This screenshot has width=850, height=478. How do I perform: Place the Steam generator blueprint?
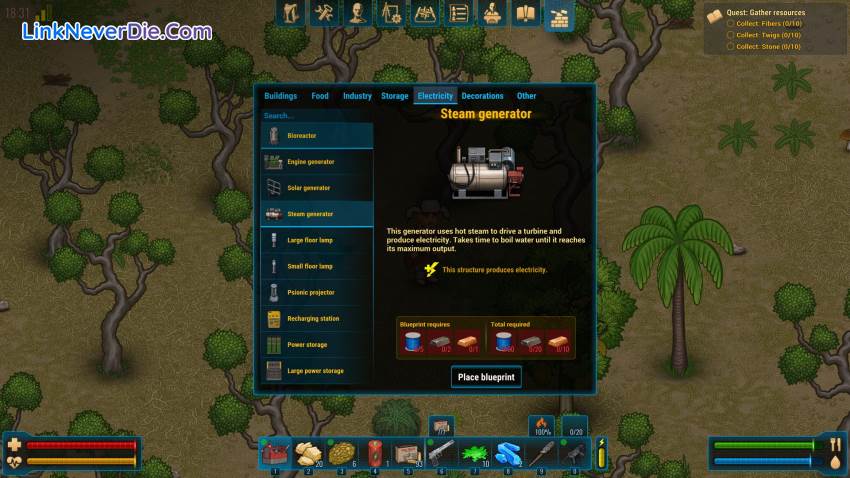point(486,377)
